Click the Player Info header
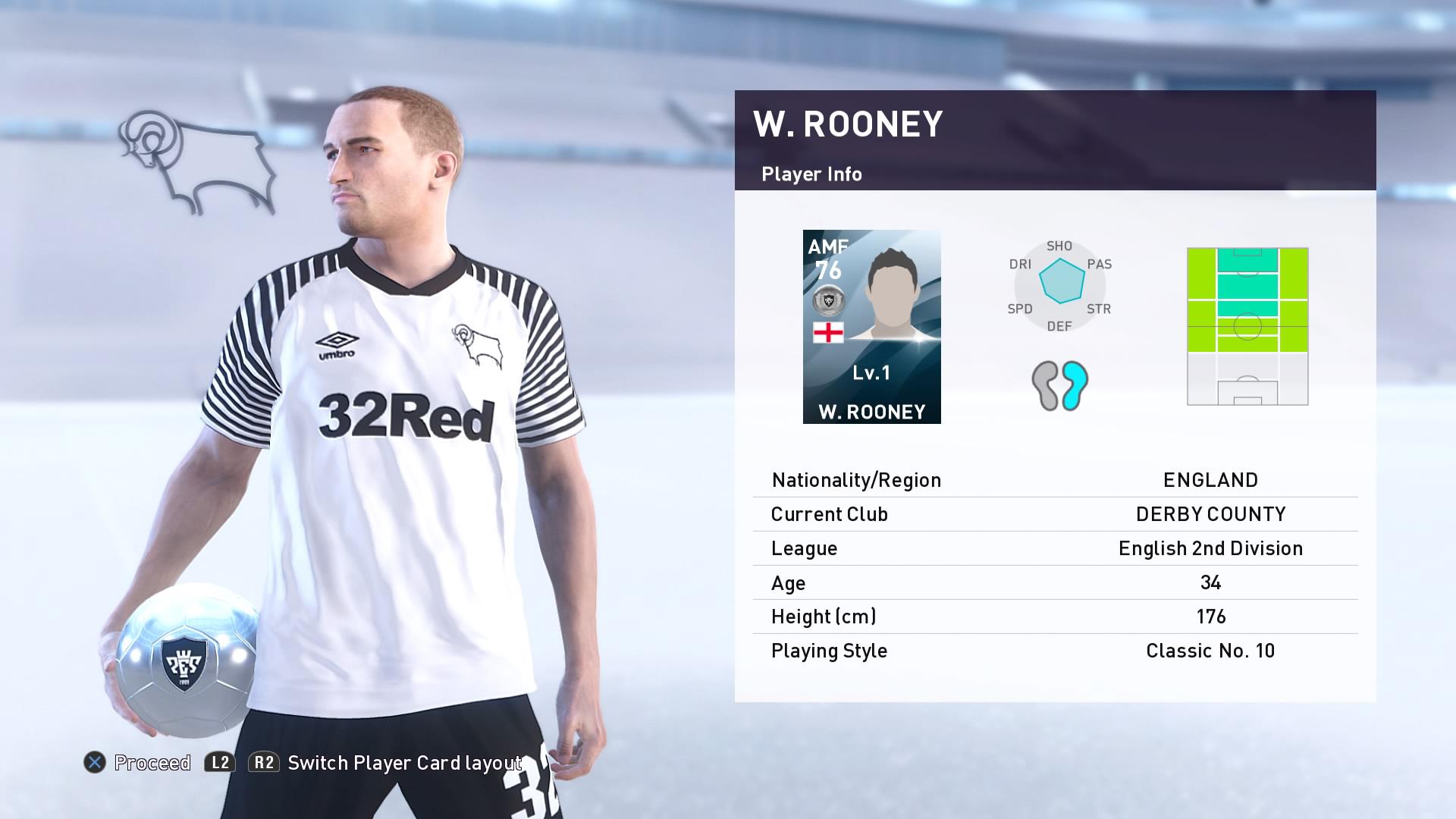Viewport: 1456px width, 819px height. 811,174
